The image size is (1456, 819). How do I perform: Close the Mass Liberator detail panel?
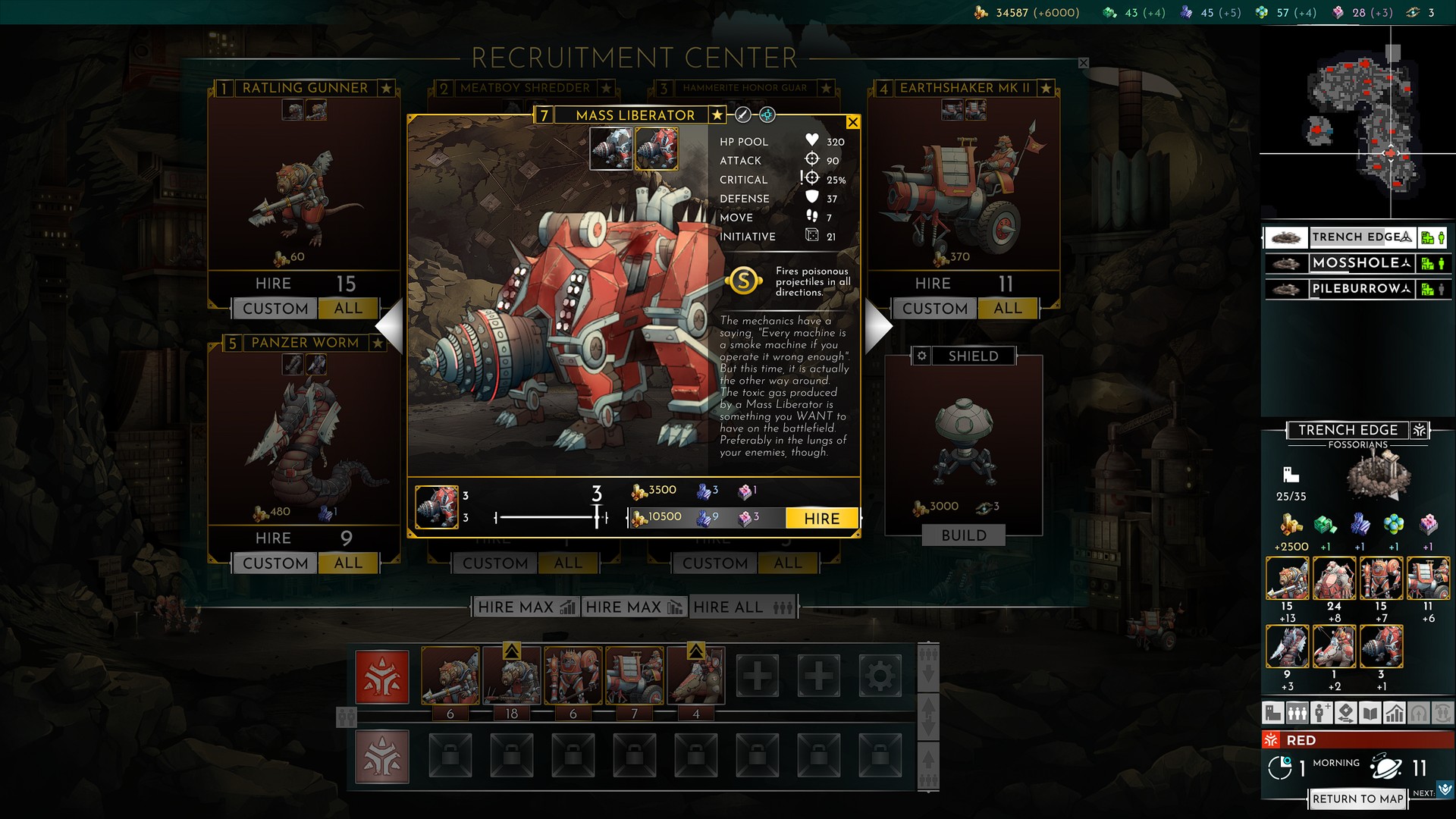click(853, 122)
